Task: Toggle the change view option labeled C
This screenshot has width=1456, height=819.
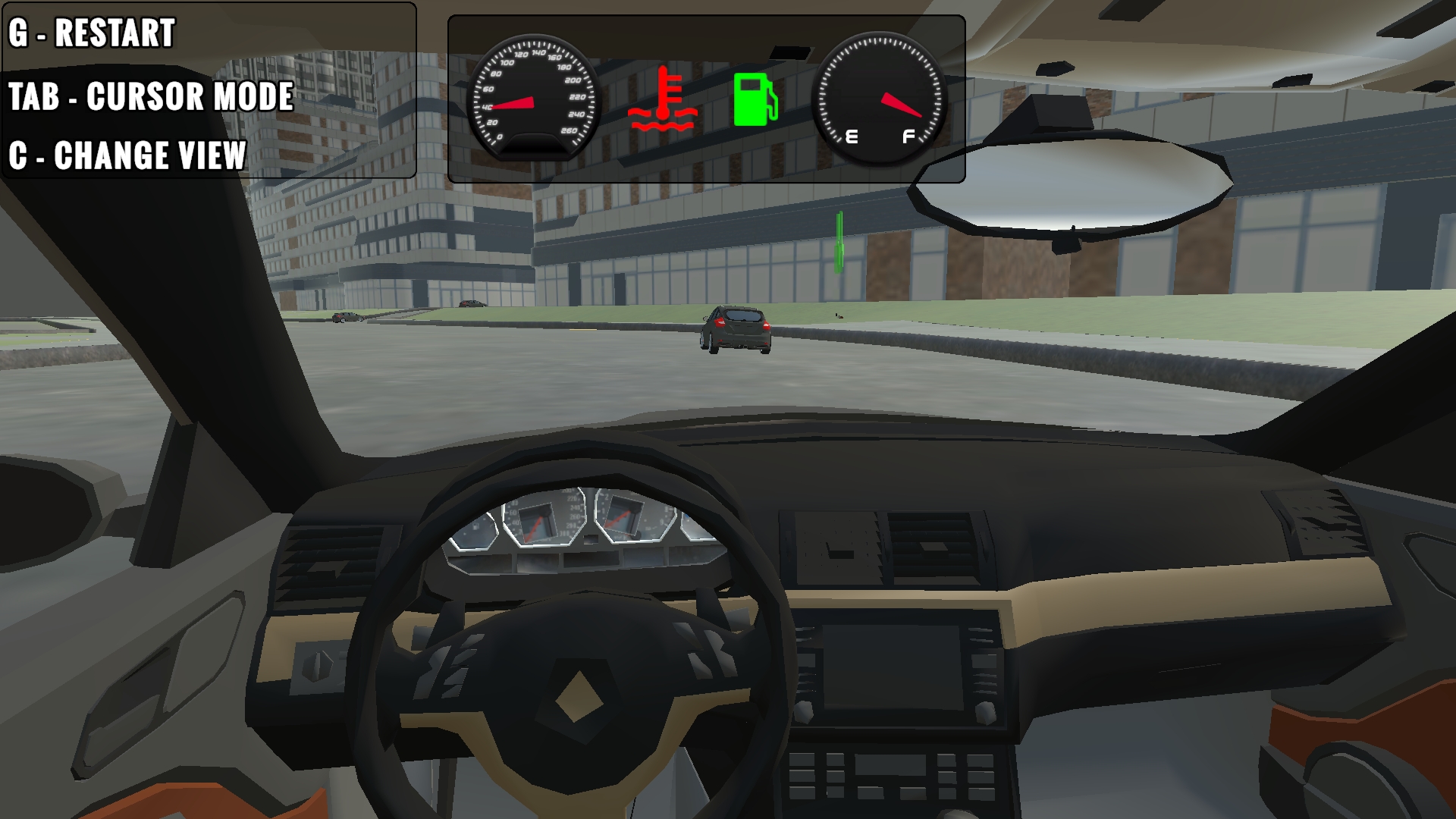Action: pyautogui.click(x=127, y=156)
